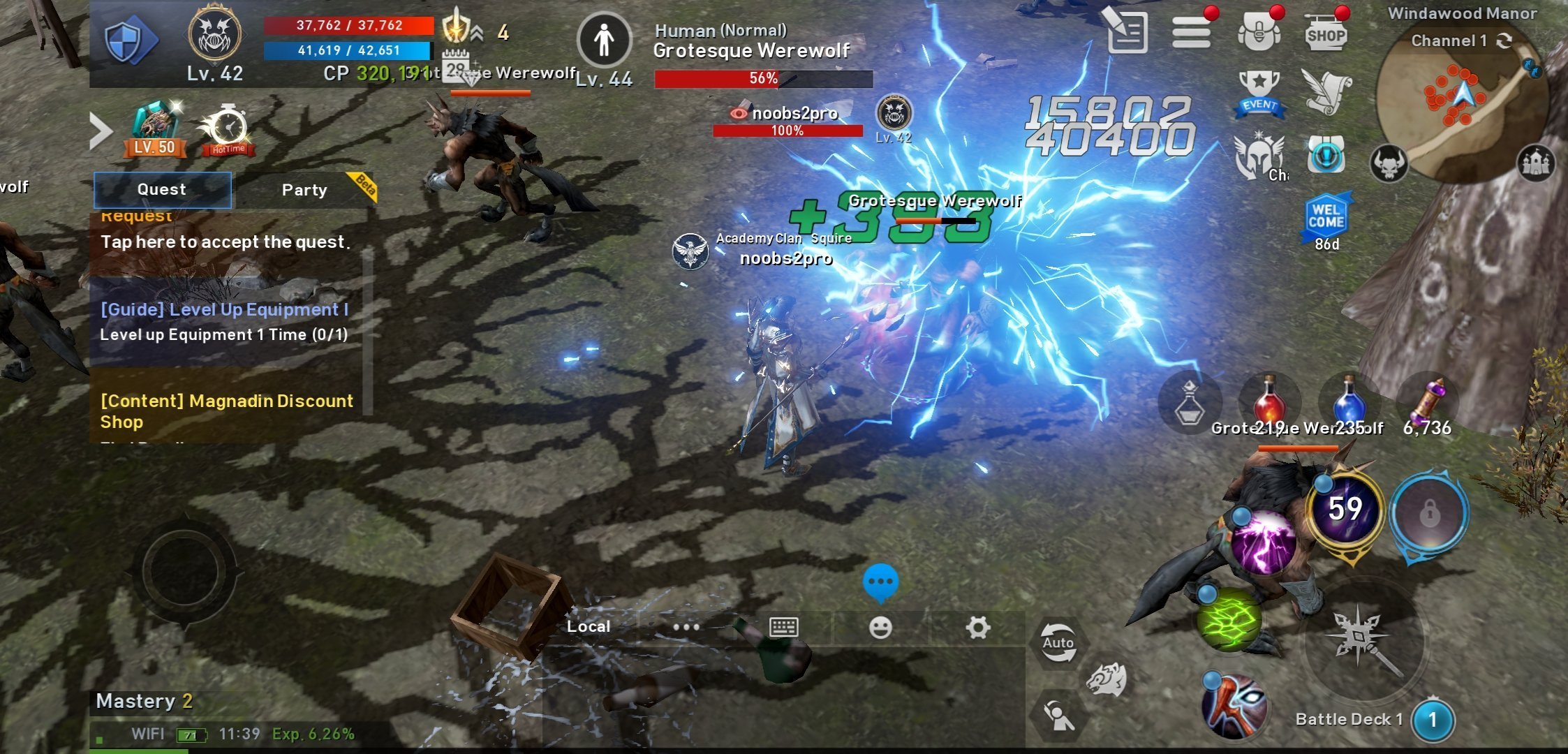
Task: Open the chat keyboard input
Action: tap(783, 627)
